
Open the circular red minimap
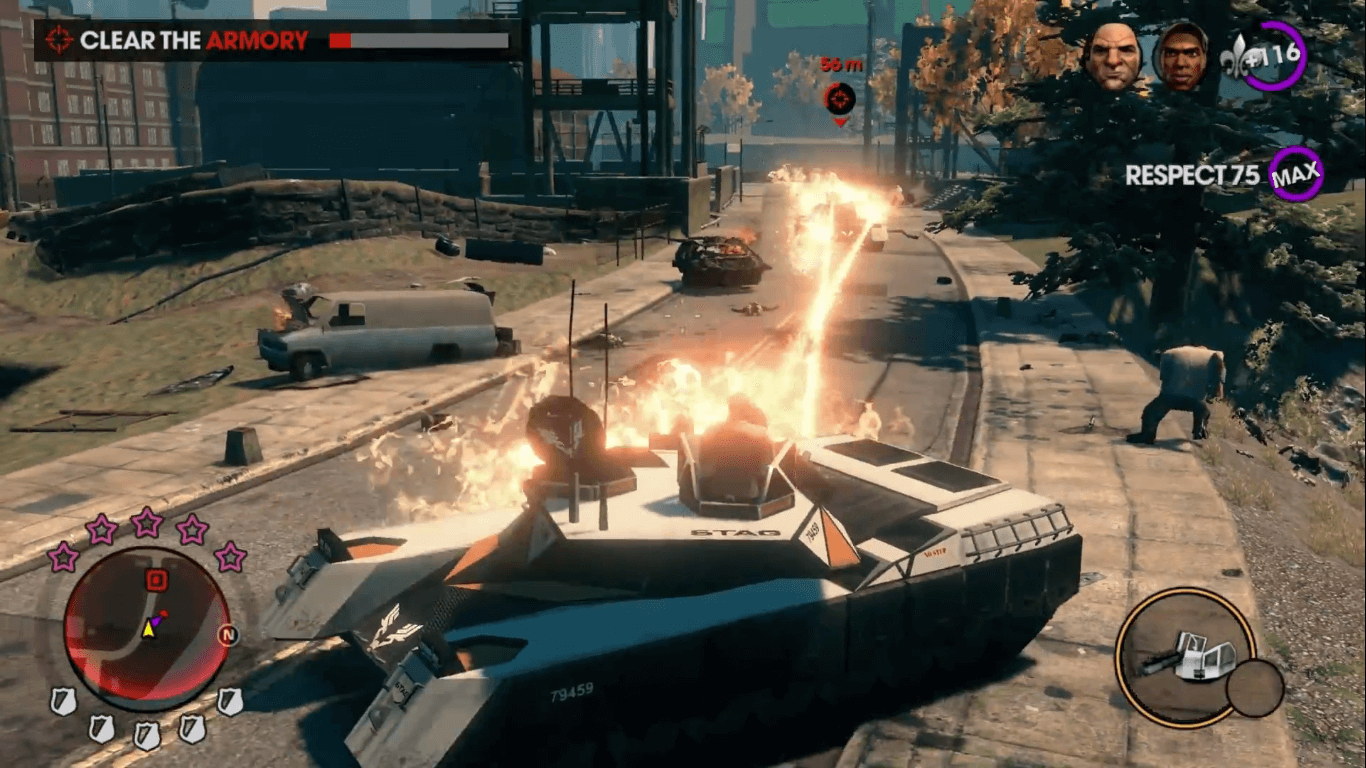(147, 628)
